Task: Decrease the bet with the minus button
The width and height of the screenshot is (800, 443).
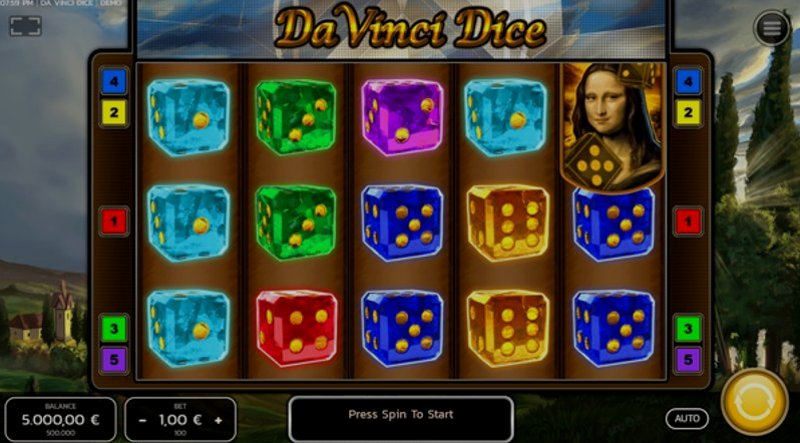Action: (142, 419)
